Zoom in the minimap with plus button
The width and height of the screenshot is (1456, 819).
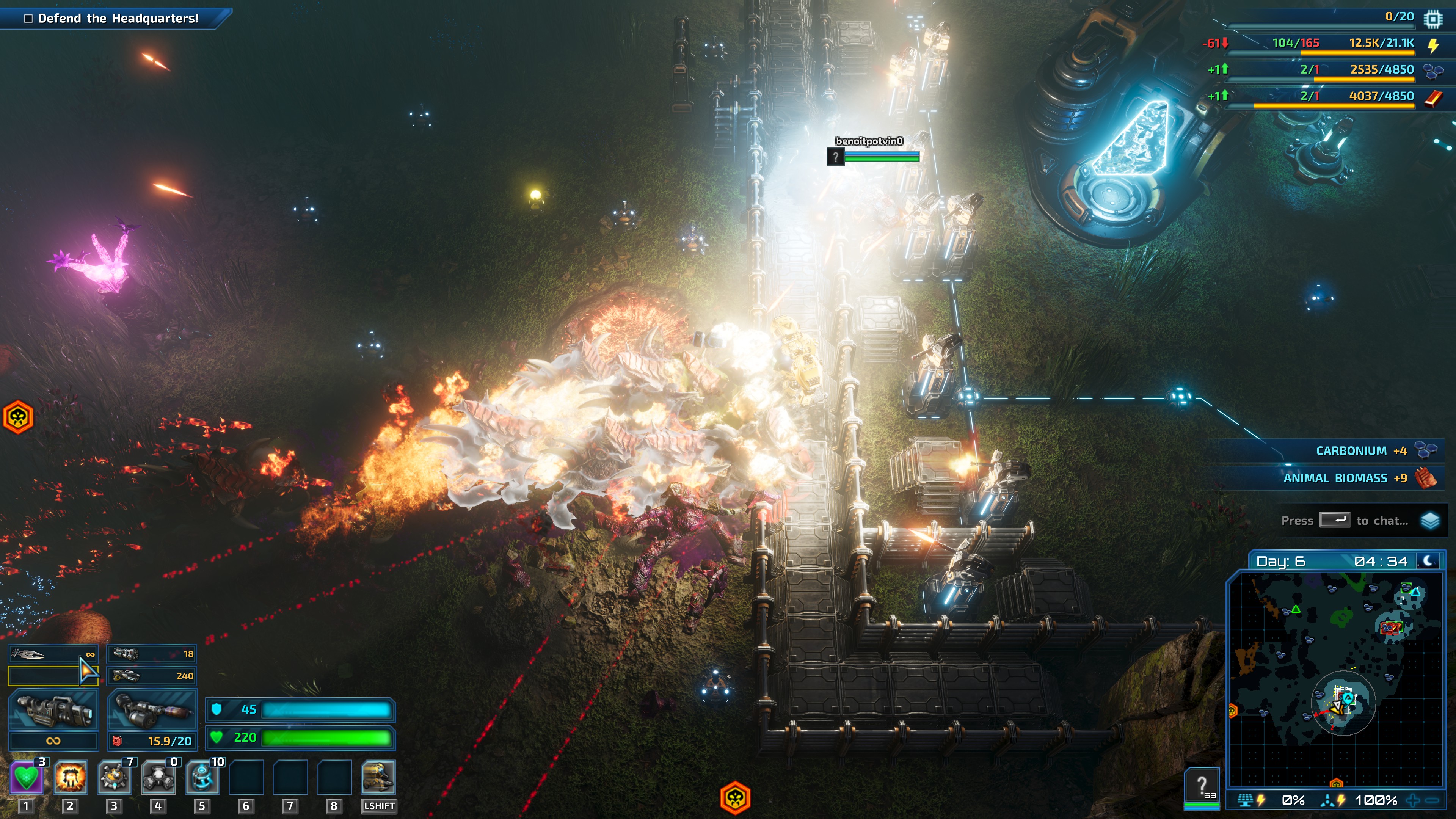click(1413, 800)
